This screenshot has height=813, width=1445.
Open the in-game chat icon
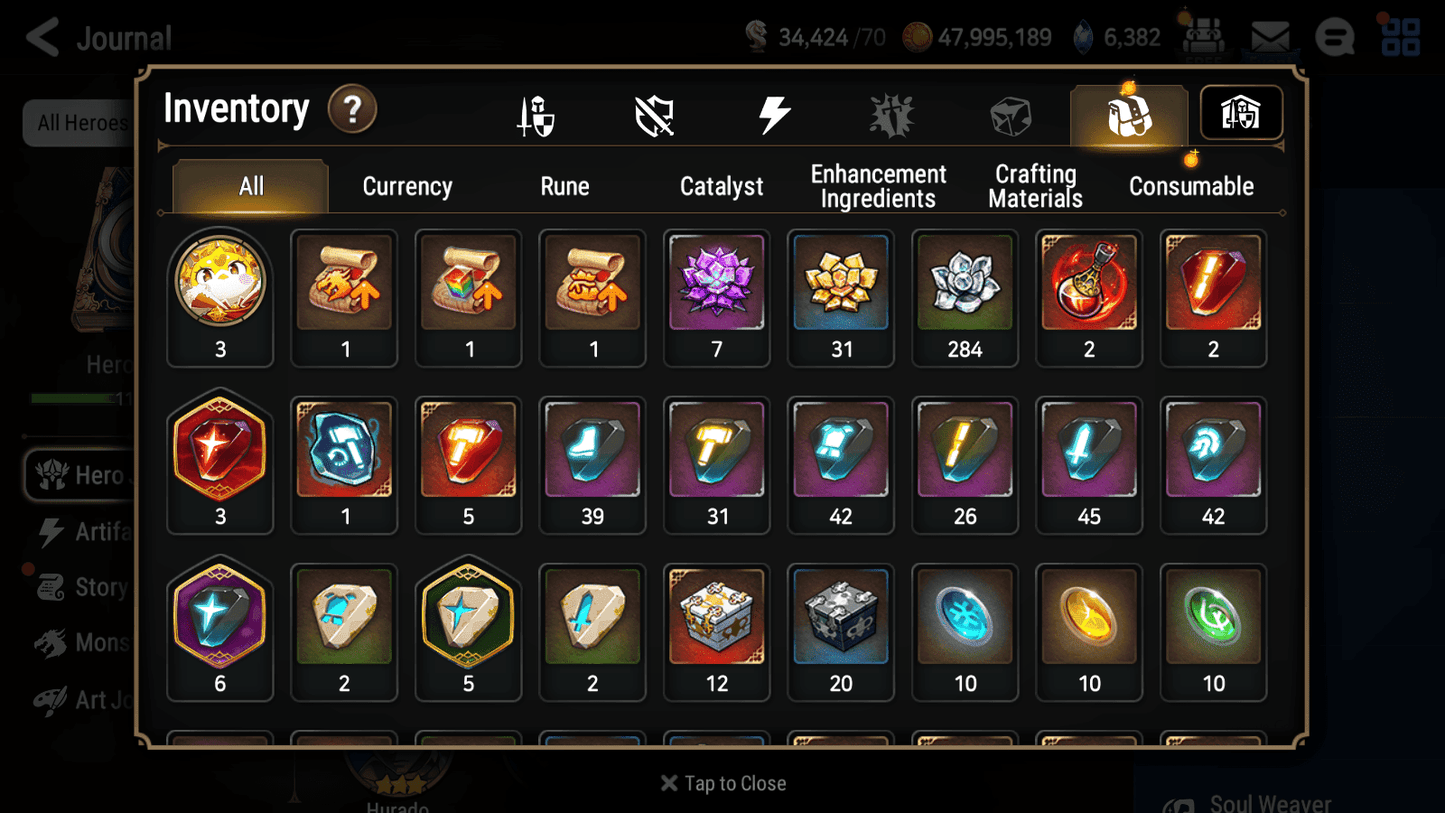coord(1334,36)
